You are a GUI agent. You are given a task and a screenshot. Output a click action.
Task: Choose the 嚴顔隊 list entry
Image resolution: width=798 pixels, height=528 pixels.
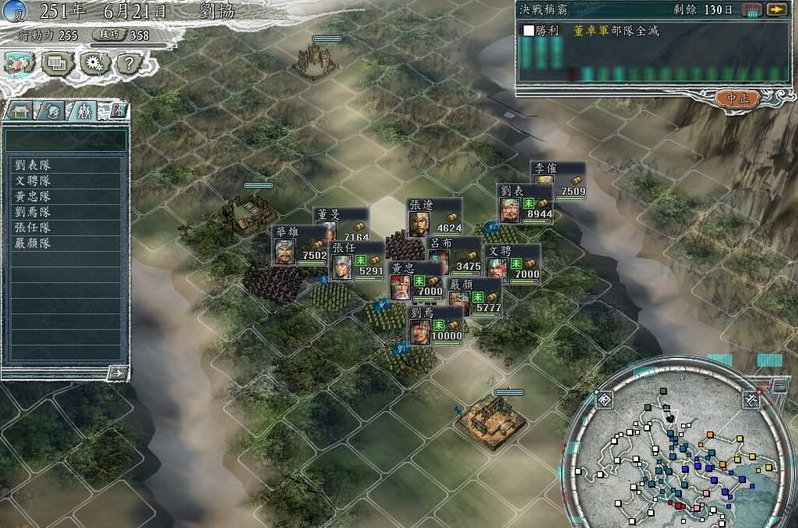click(x=34, y=243)
